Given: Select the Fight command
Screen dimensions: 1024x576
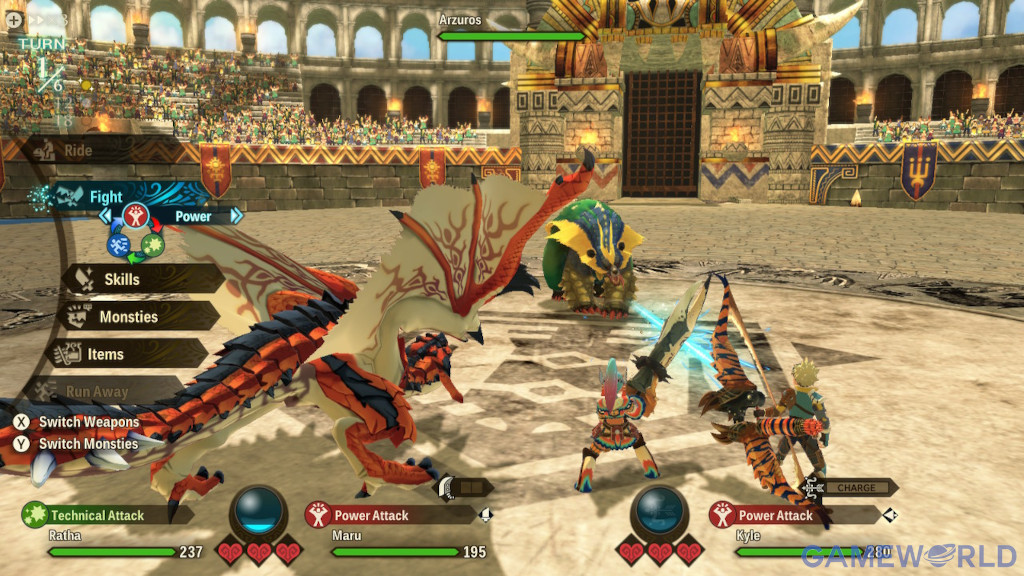Looking at the screenshot, I should point(105,197).
